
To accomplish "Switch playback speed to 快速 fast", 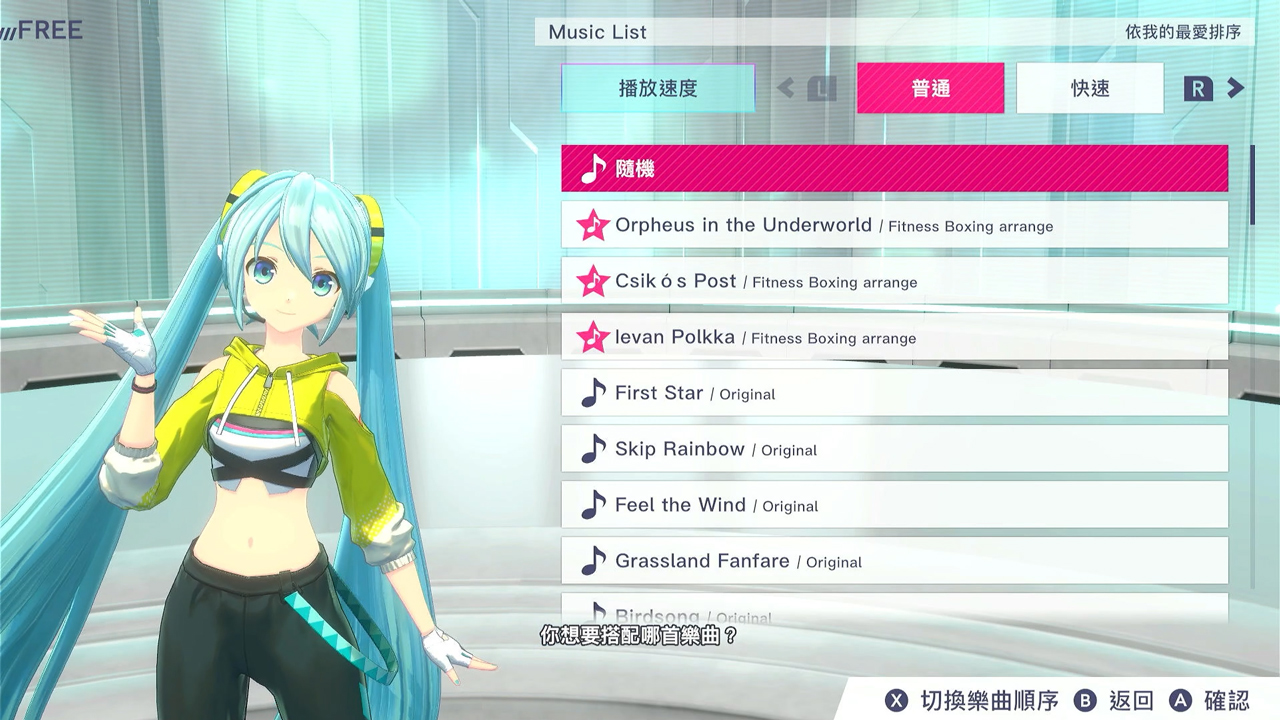I will pos(1090,88).
